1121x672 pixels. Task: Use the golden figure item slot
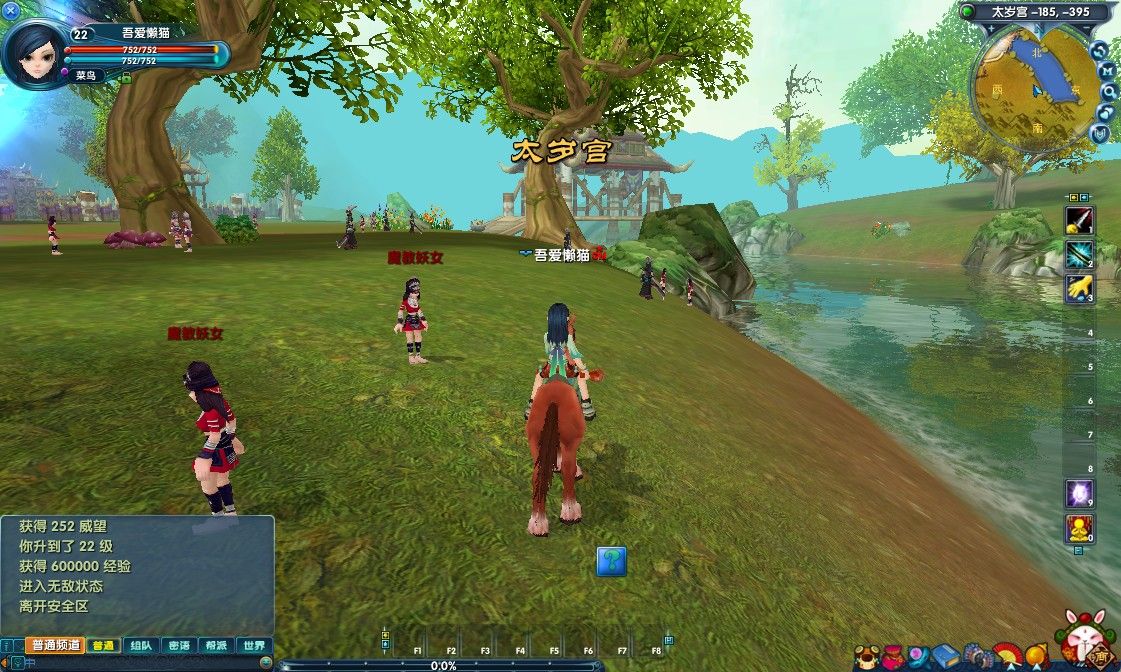click(1080, 528)
